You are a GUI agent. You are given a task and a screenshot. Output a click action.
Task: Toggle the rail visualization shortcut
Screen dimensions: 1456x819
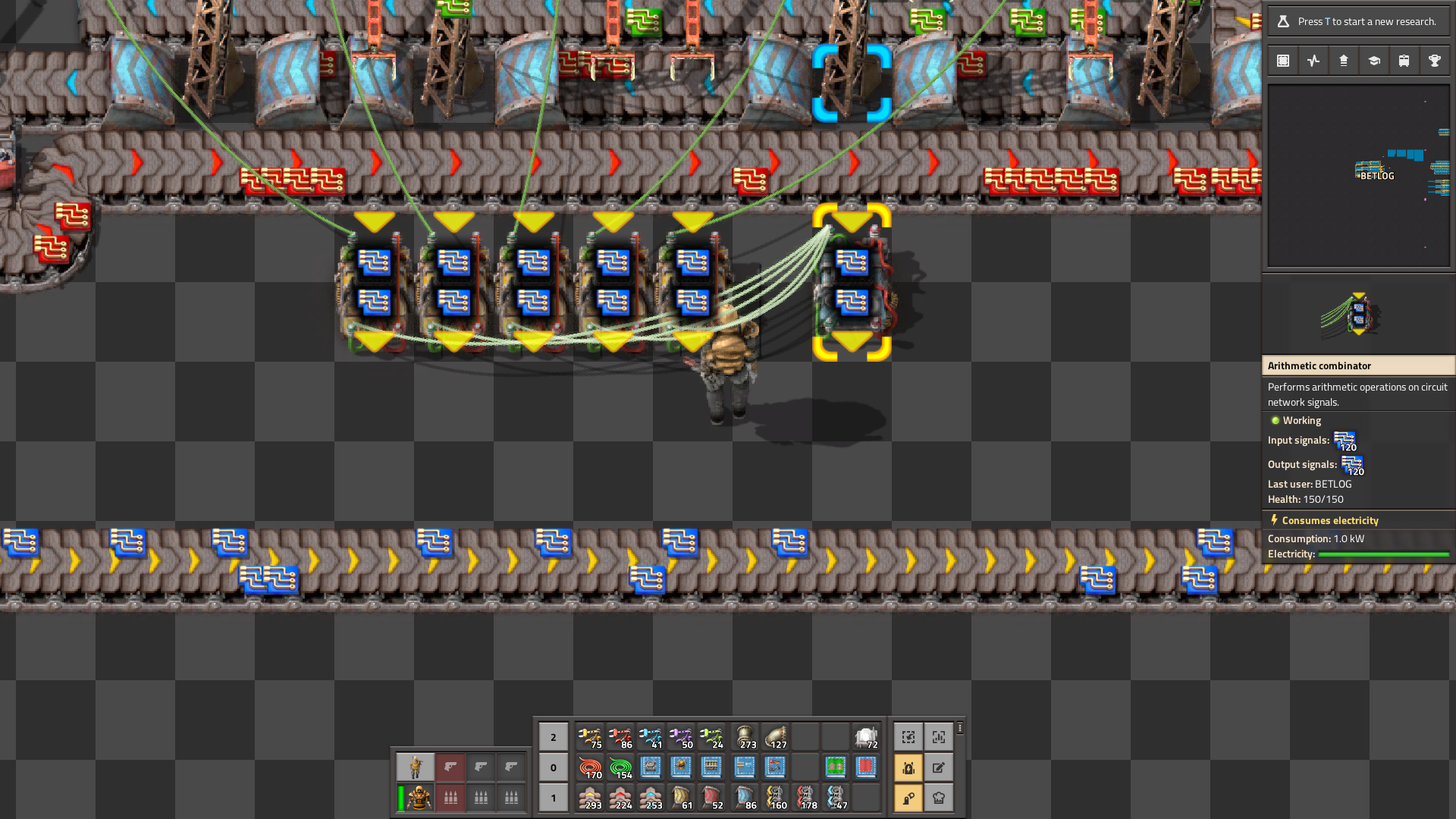[908, 797]
